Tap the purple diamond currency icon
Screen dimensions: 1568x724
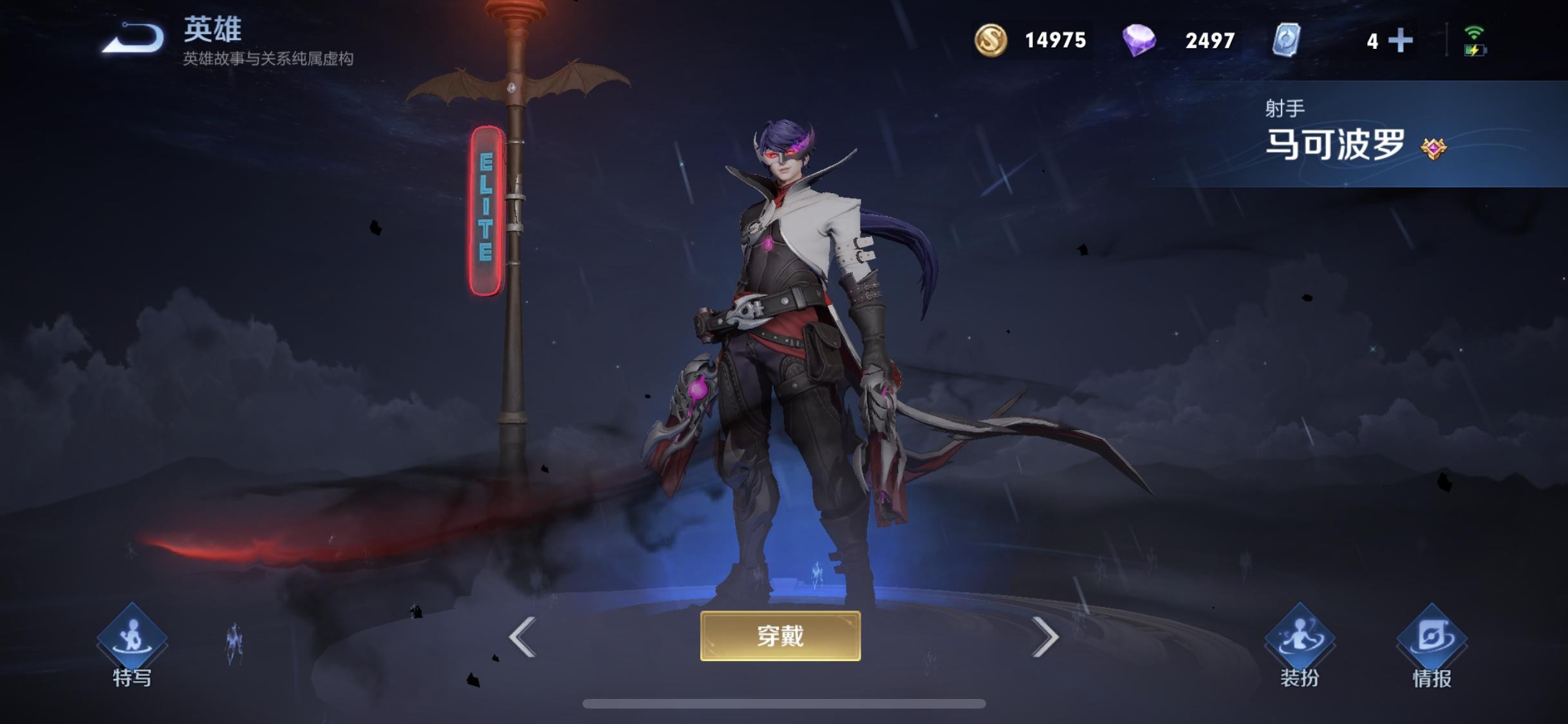pos(1139,40)
